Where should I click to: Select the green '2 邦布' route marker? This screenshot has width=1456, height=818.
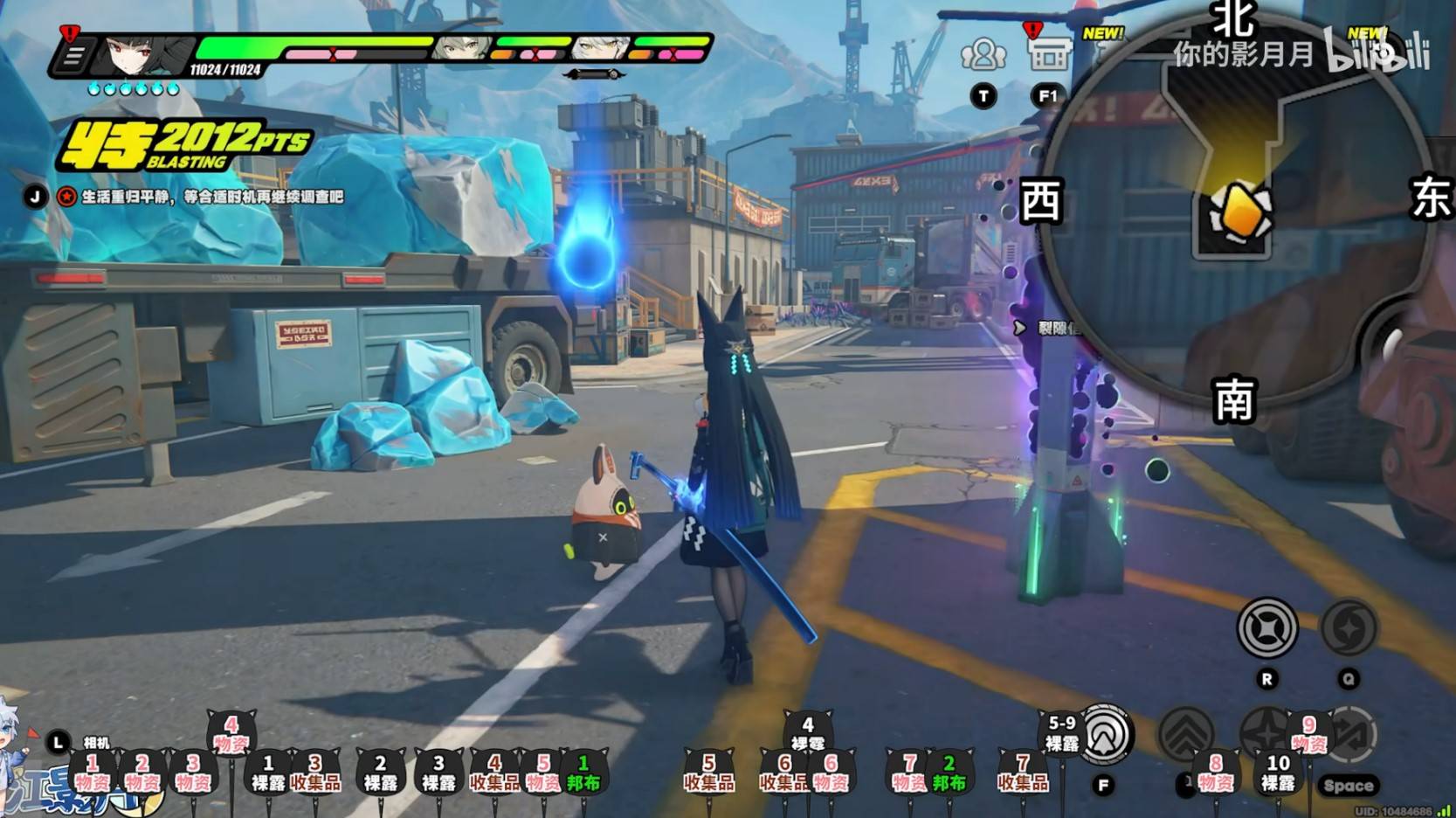tap(949, 773)
